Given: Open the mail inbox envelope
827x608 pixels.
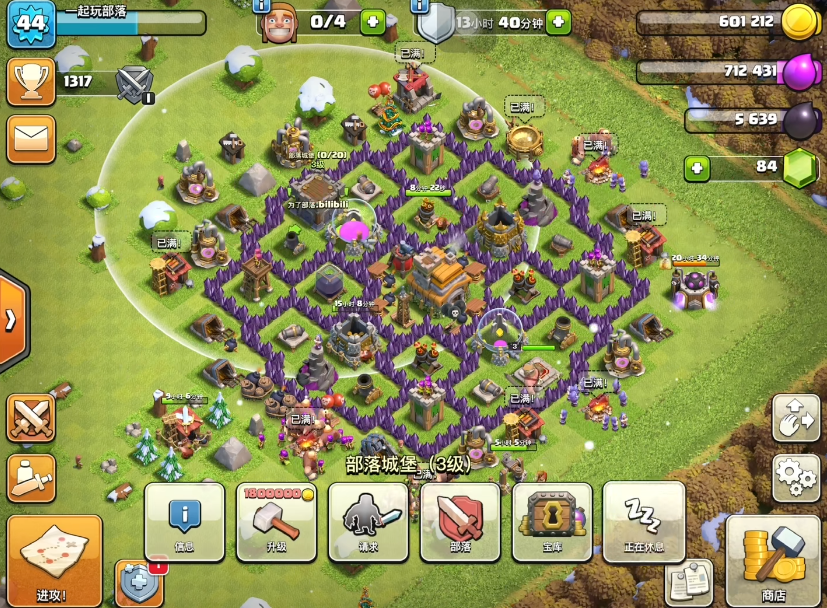Looking at the screenshot, I should 31,139.
